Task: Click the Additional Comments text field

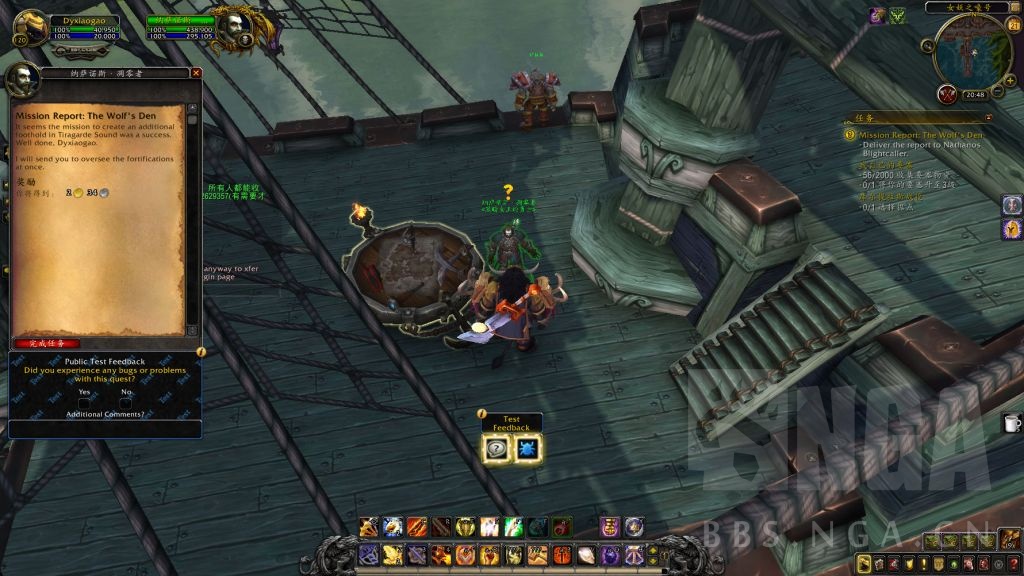Action: [104, 429]
